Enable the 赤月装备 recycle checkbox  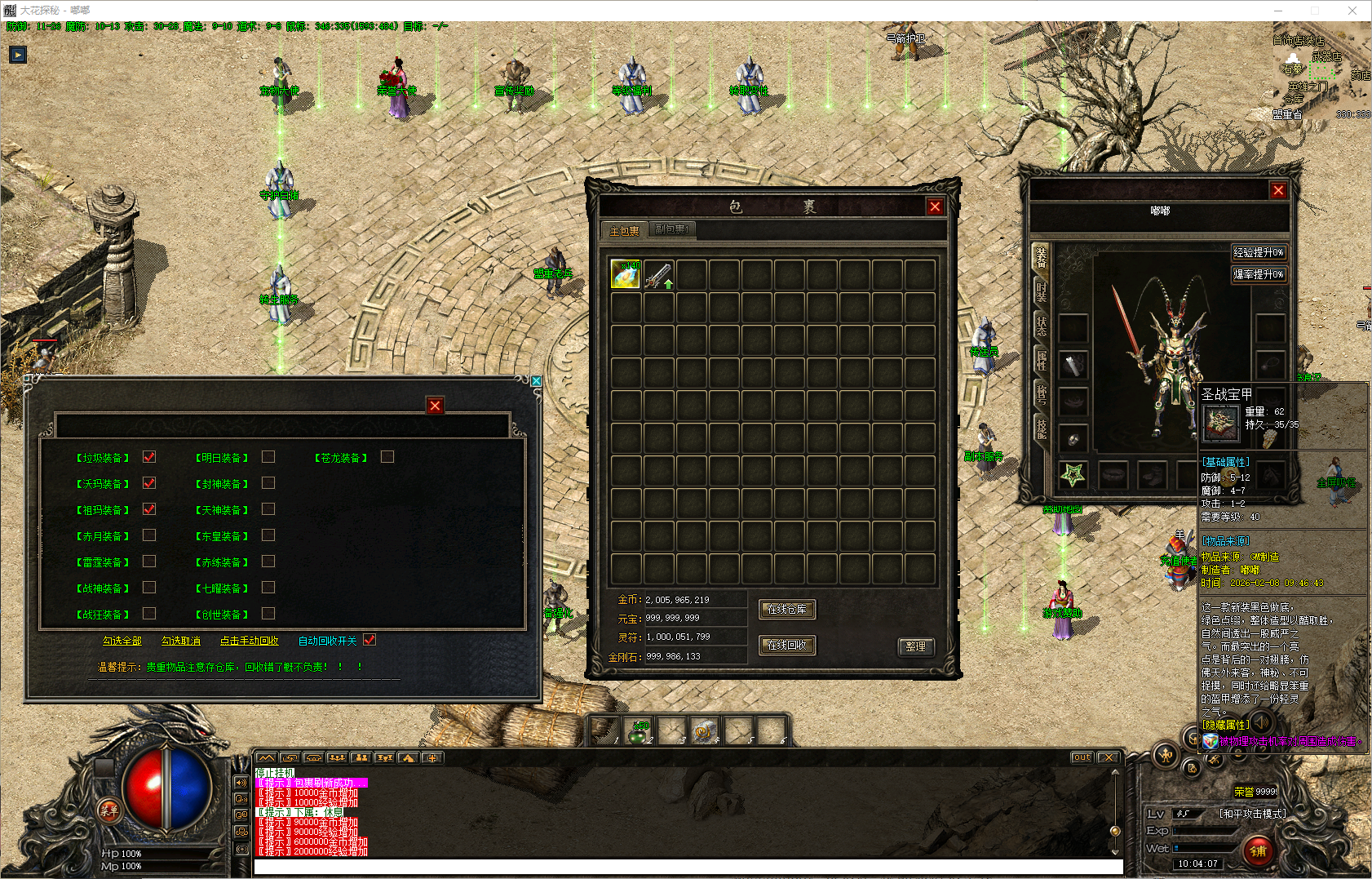149,535
